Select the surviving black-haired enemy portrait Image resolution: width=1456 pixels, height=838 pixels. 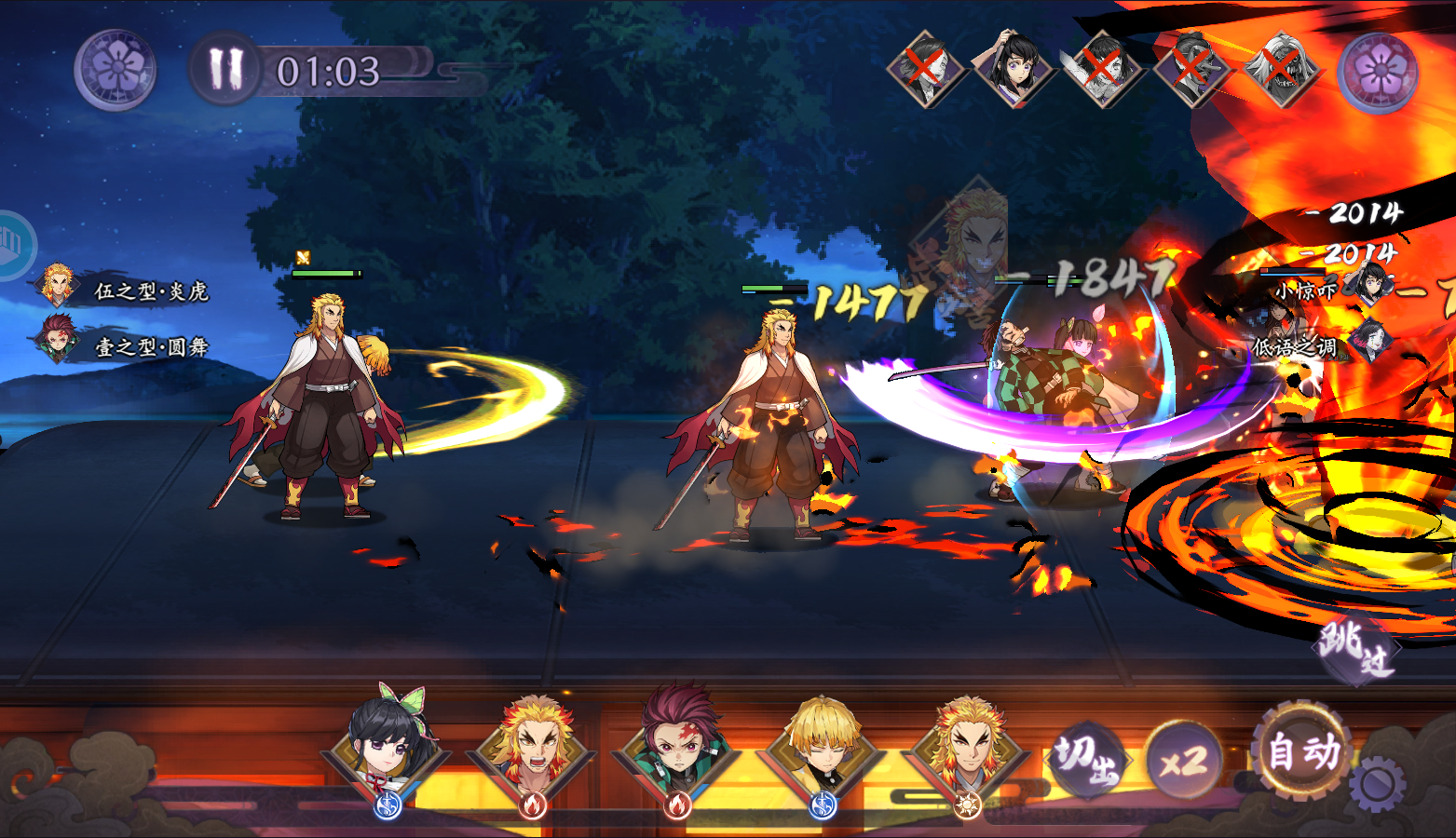(x=1014, y=66)
